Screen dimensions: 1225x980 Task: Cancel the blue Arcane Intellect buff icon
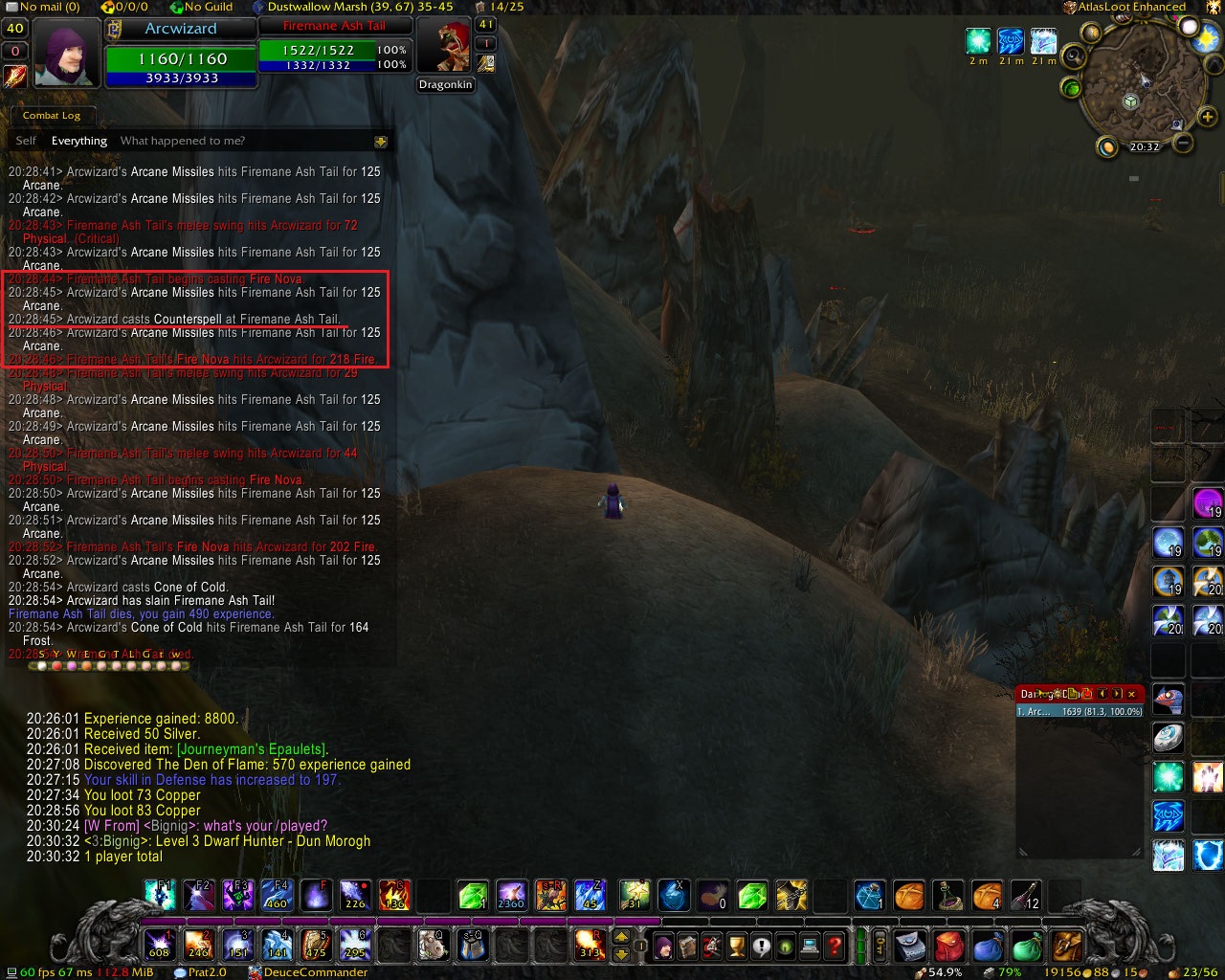(1011, 41)
